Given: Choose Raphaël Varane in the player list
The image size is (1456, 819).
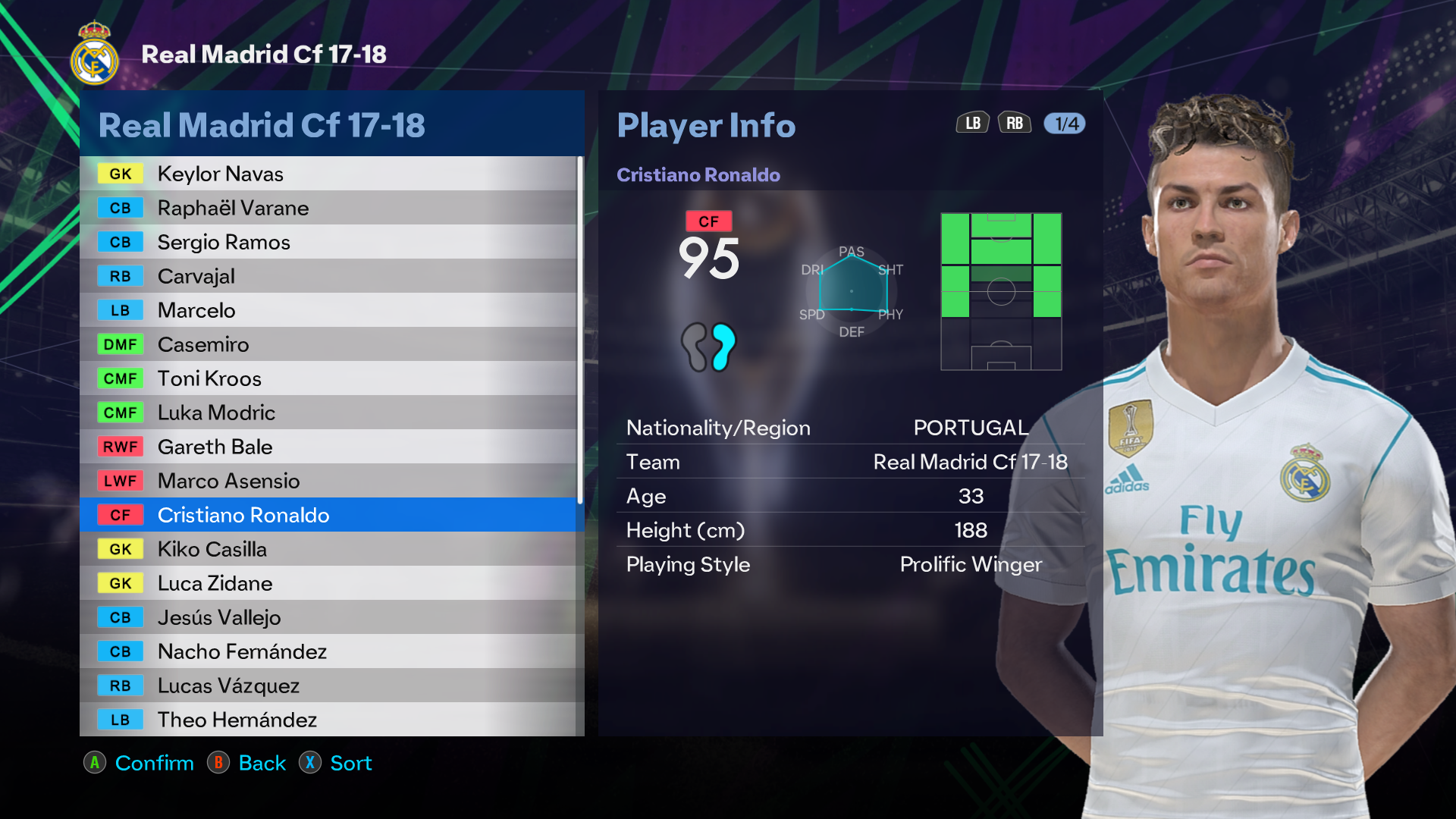Looking at the screenshot, I should tap(328, 208).
